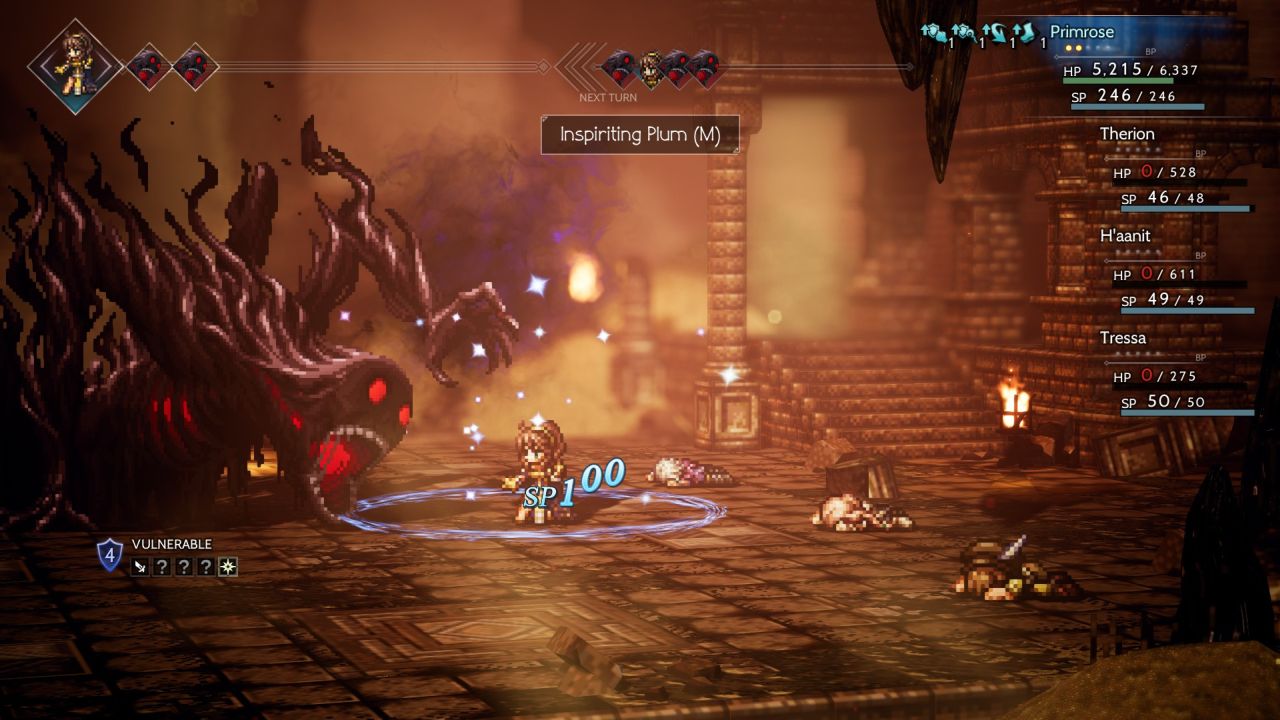
Task: Click Primrose's portrait in the next turn queue
Action: pos(650,67)
